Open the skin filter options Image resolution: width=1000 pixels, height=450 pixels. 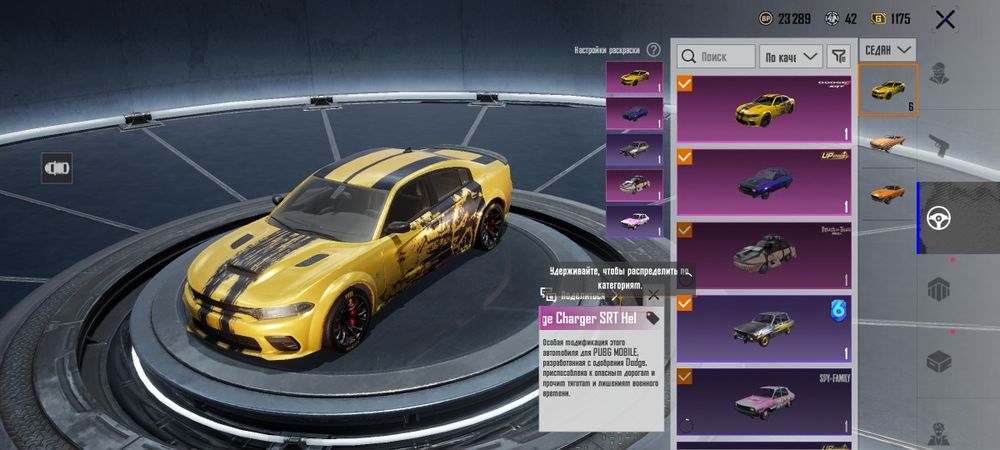click(839, 57)
